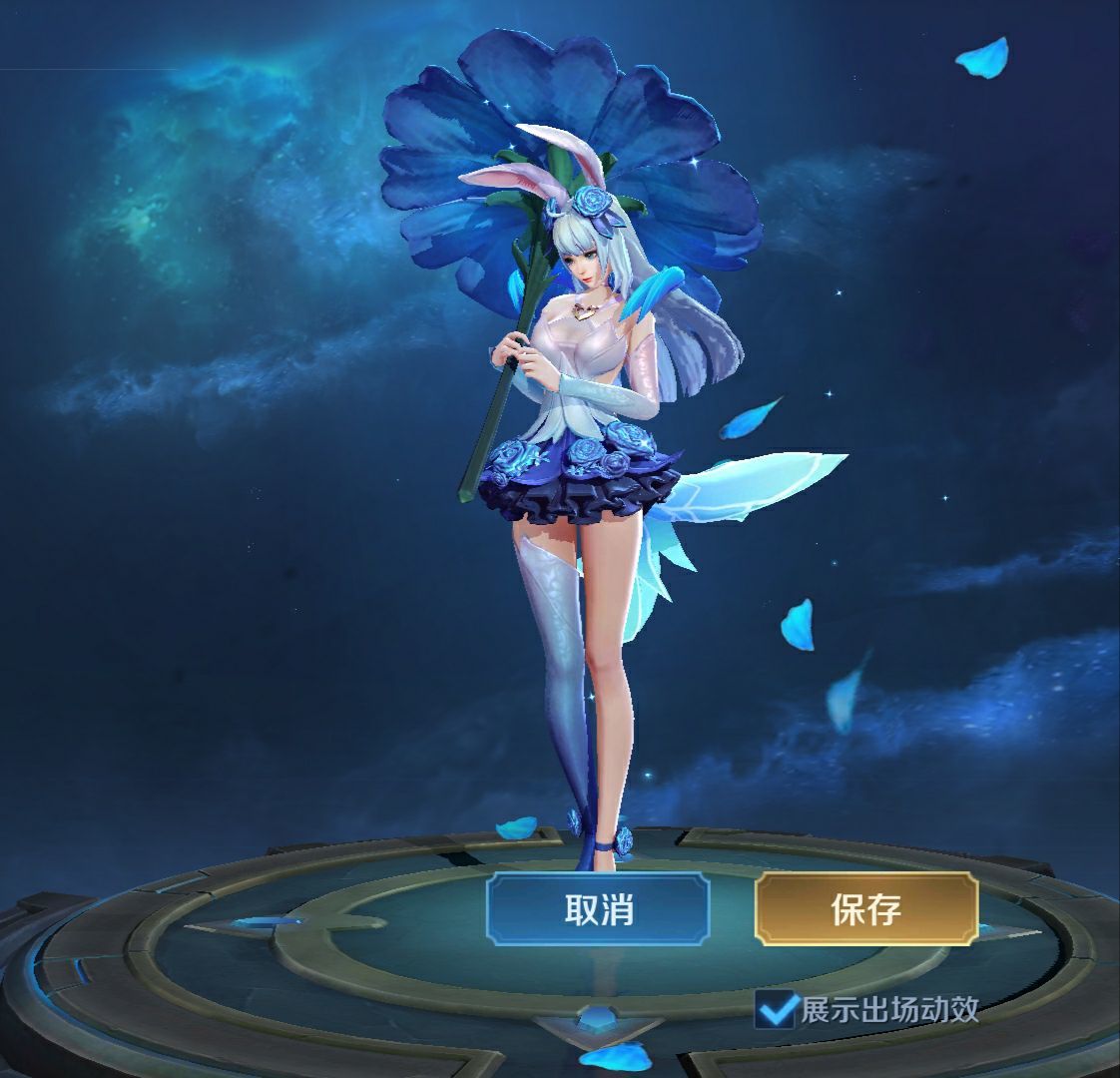This screenshot has width=1120, height=1078.
Task: Save using the gold 保存 button
Action: point(865,908)
